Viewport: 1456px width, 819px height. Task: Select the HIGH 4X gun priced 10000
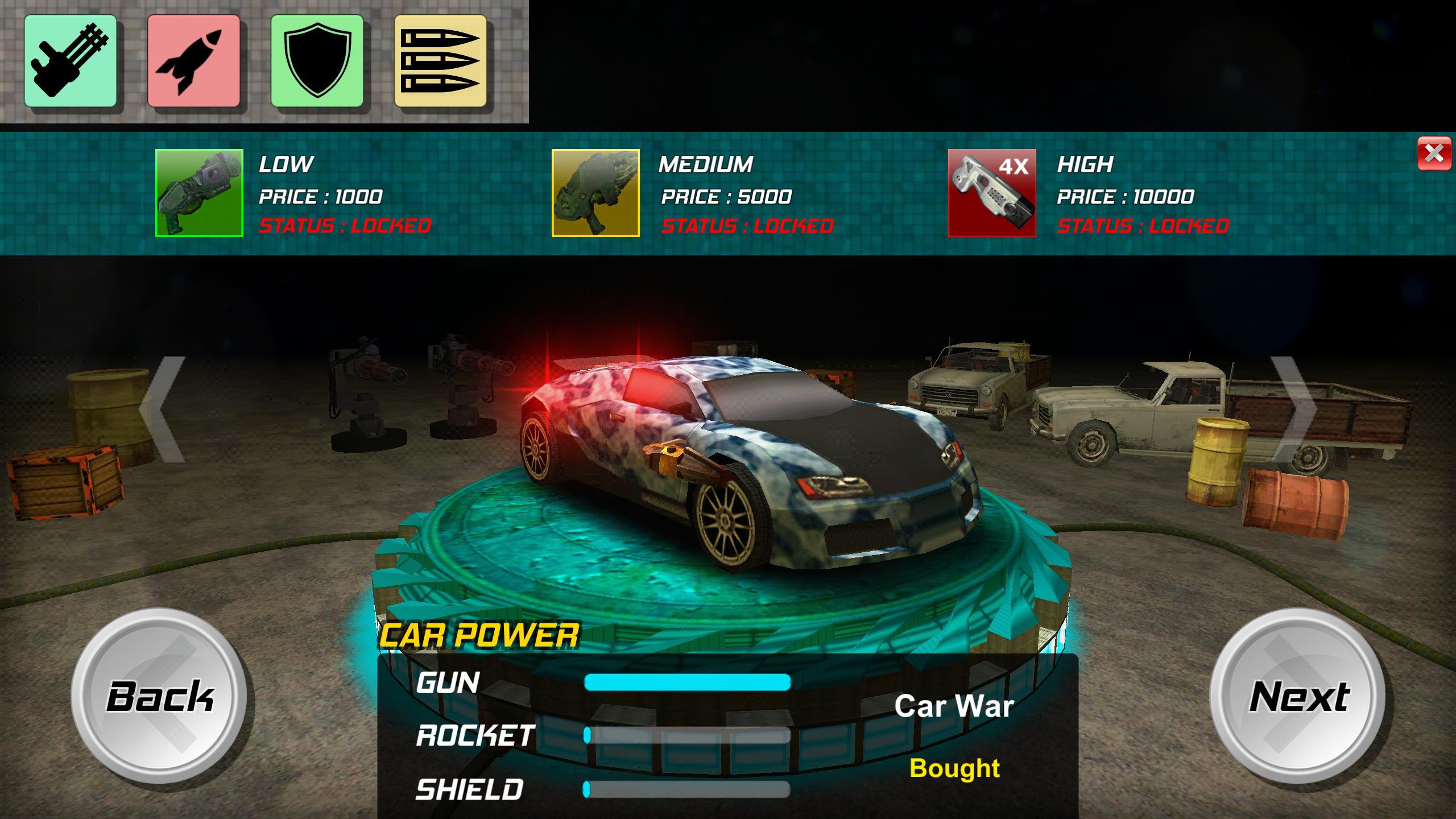(992, 193)
